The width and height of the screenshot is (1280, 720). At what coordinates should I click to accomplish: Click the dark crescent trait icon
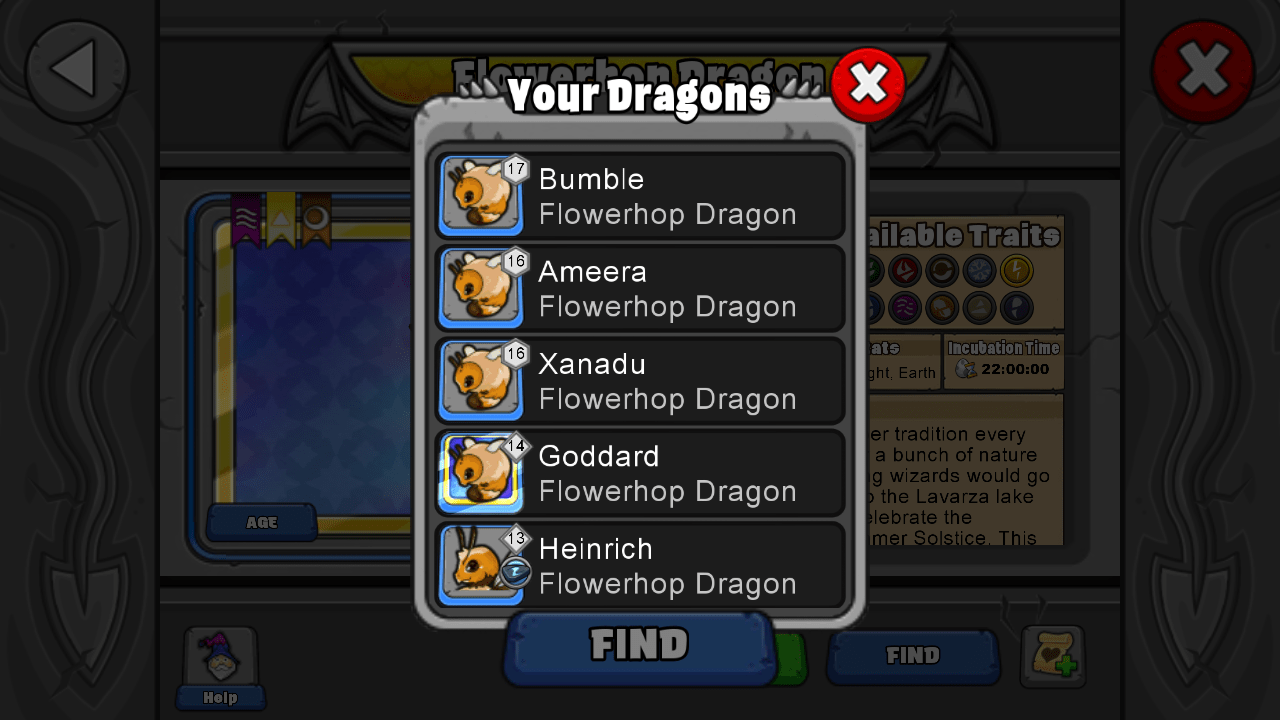click(x=1017, y=308)
